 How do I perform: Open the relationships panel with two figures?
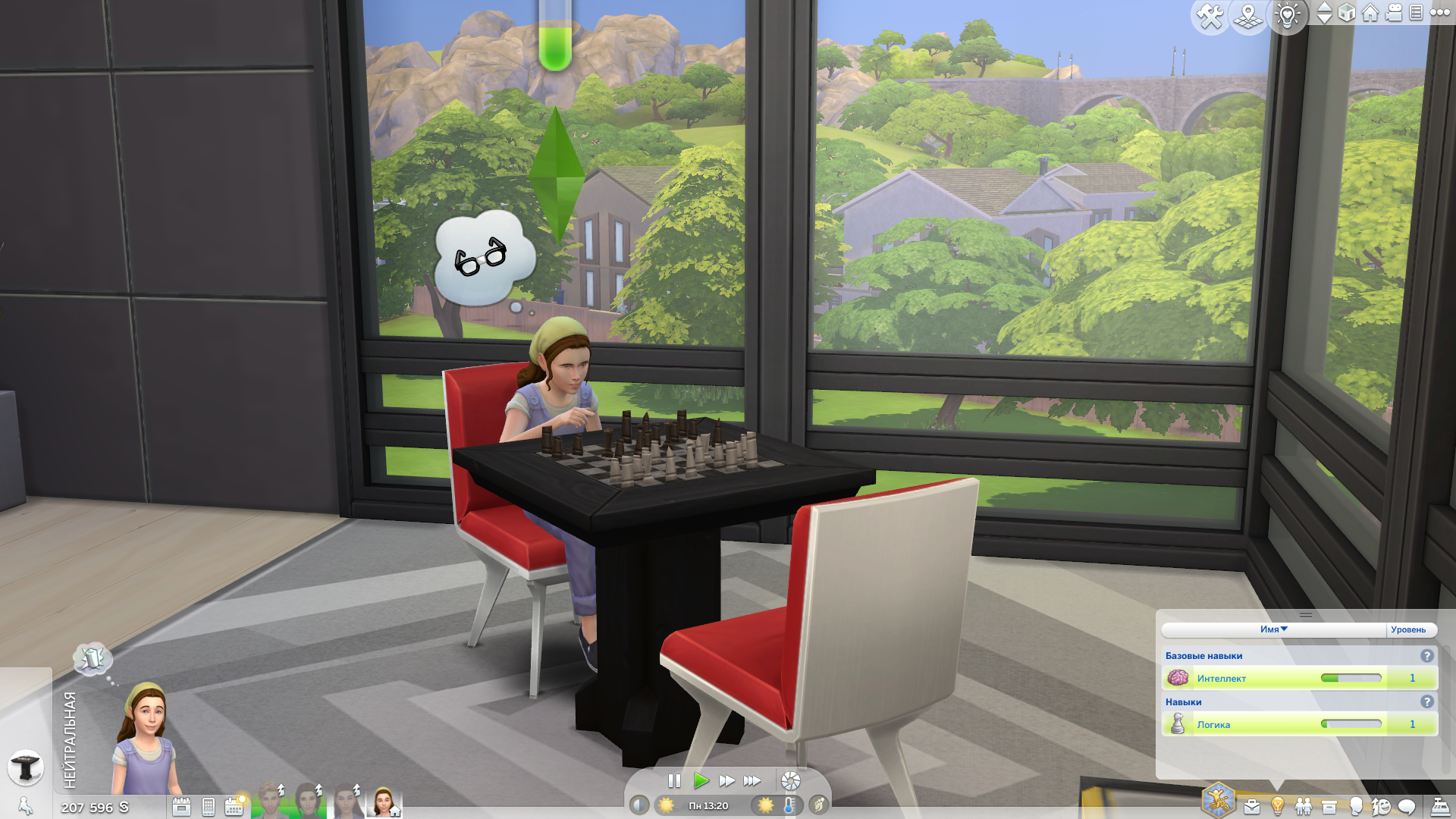[1304, 806]
